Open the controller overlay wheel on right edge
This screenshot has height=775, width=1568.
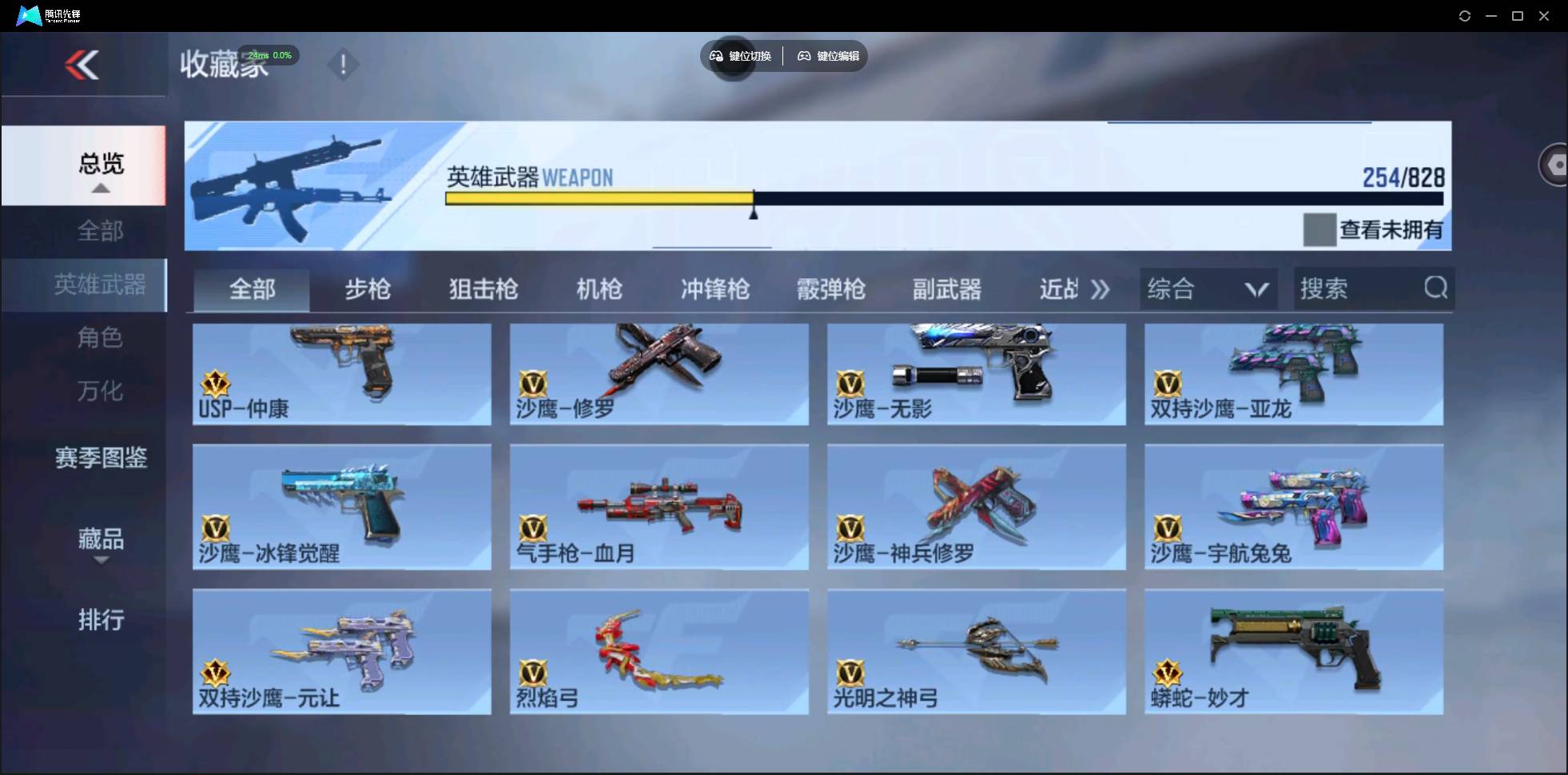[x=1555, y=164]
